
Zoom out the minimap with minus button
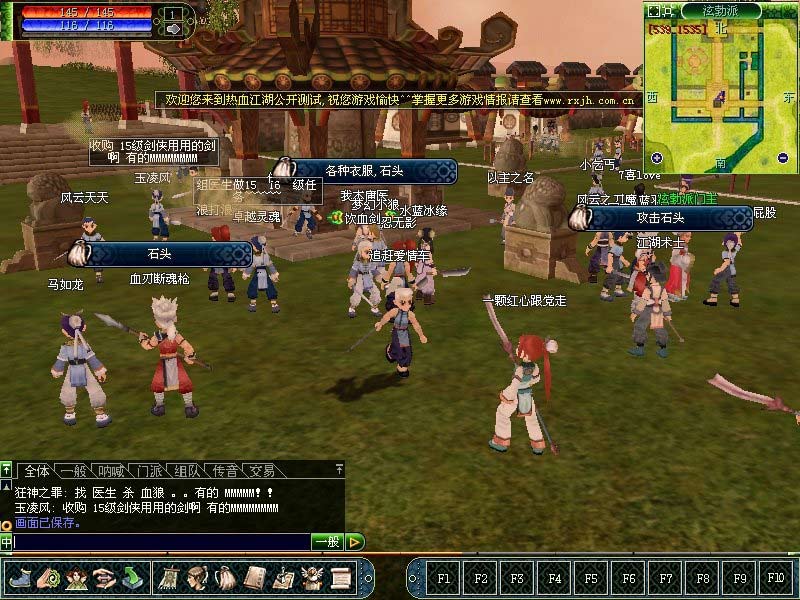pos(783,158)
